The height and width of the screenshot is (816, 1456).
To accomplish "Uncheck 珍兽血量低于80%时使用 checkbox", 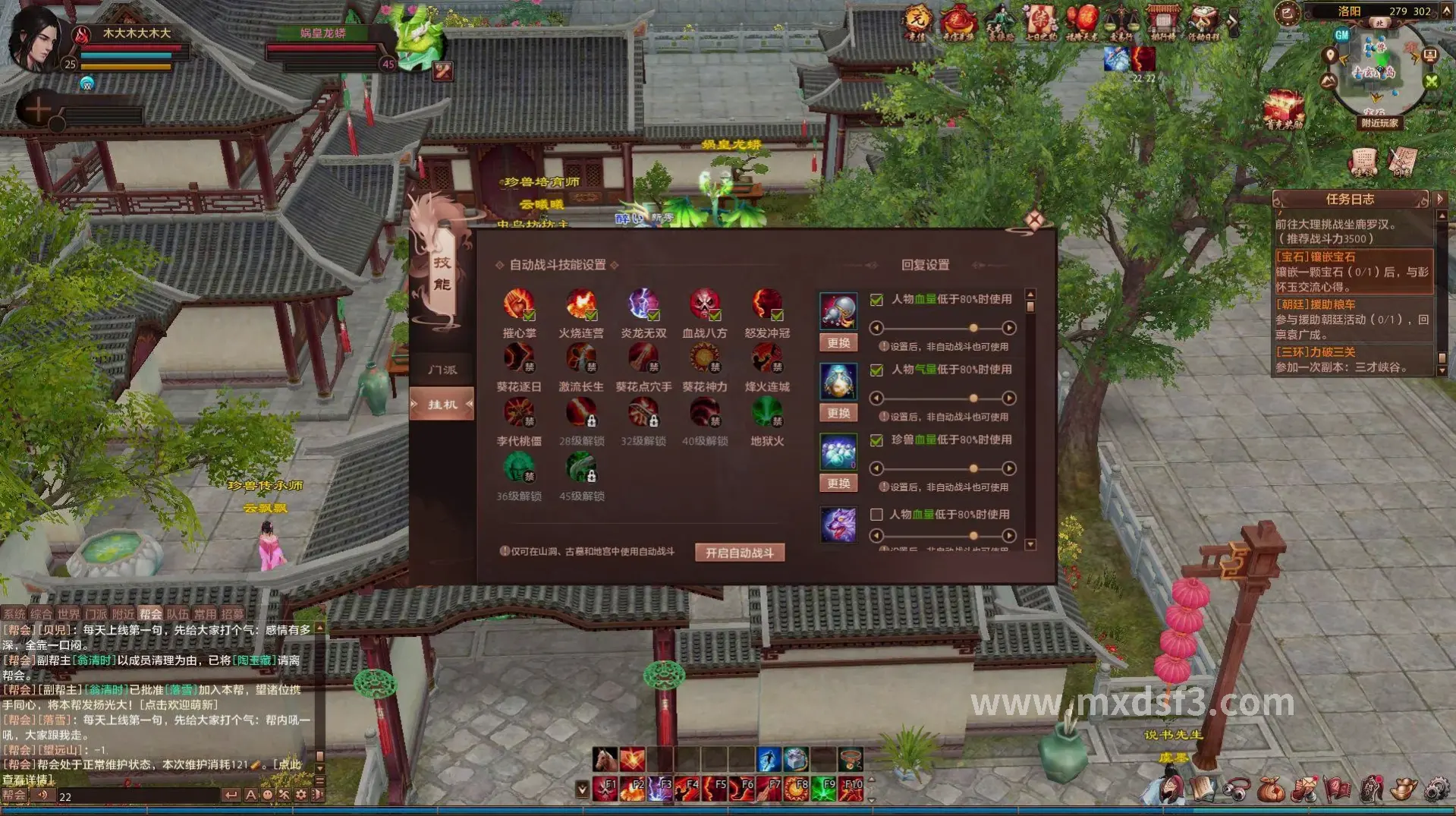I will pos(876,440).
